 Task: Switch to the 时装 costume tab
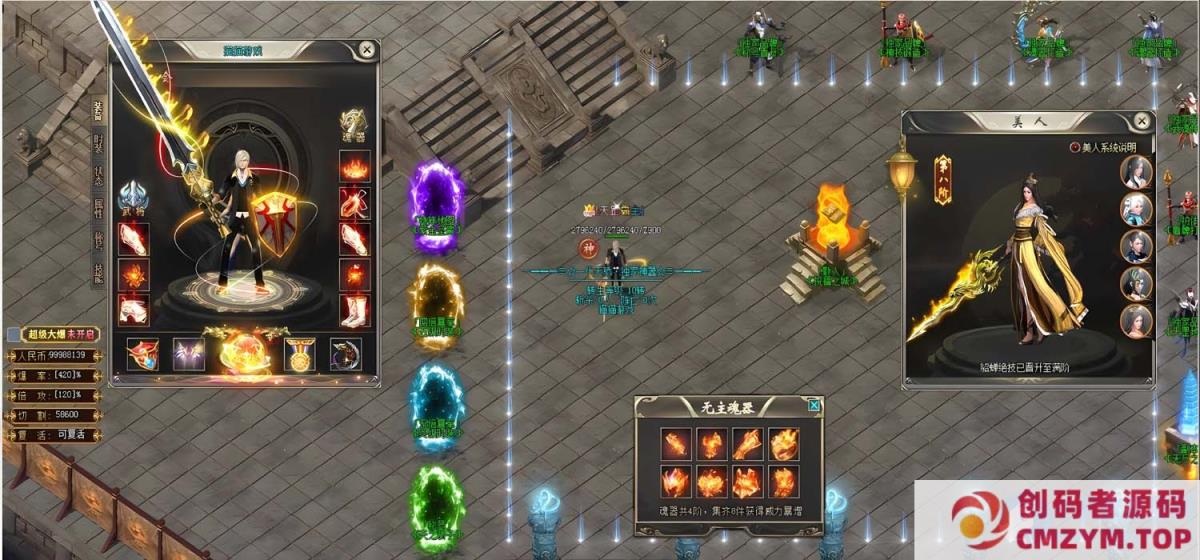[x=98, y=143]
